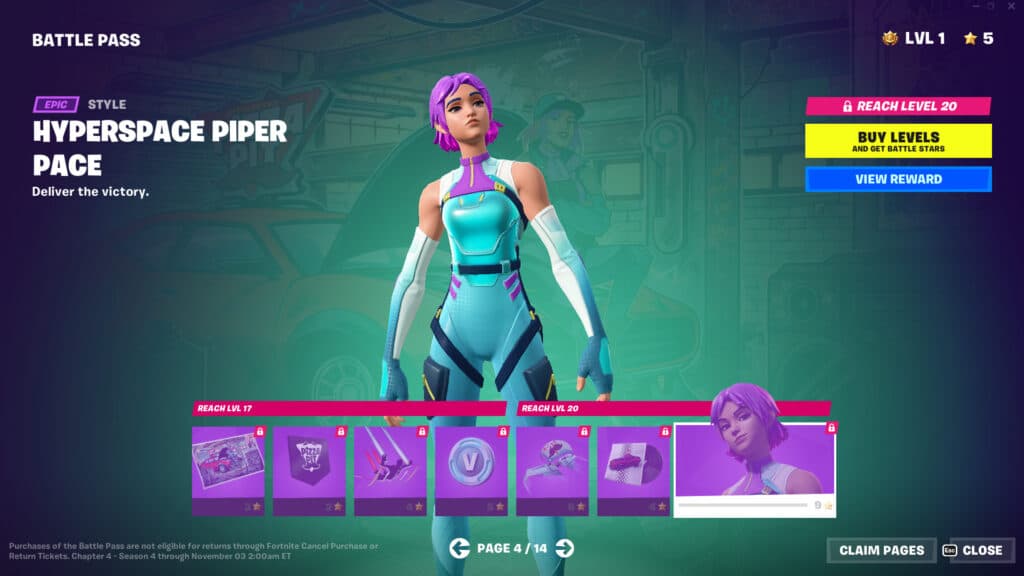Open View Reward for Hyperspace Piper Pace
Viewport: 1024px width, 576px height.
(898, 179)
